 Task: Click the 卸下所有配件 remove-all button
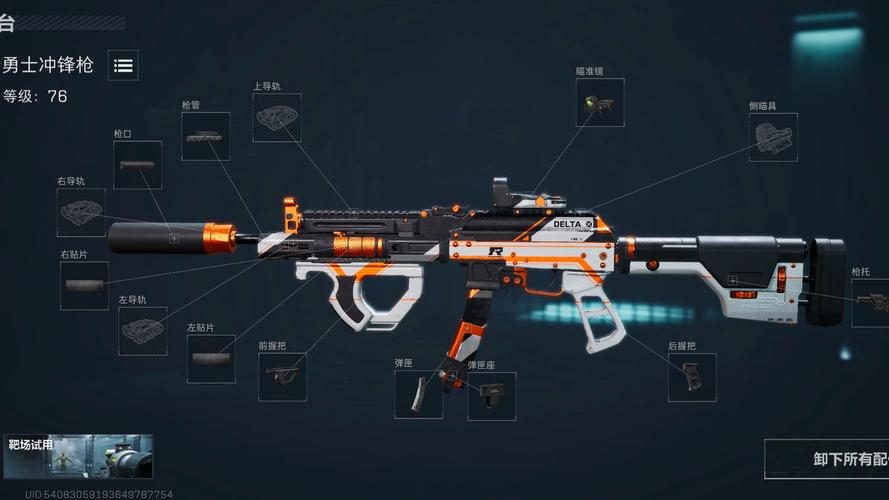click(x=828, y=459)
